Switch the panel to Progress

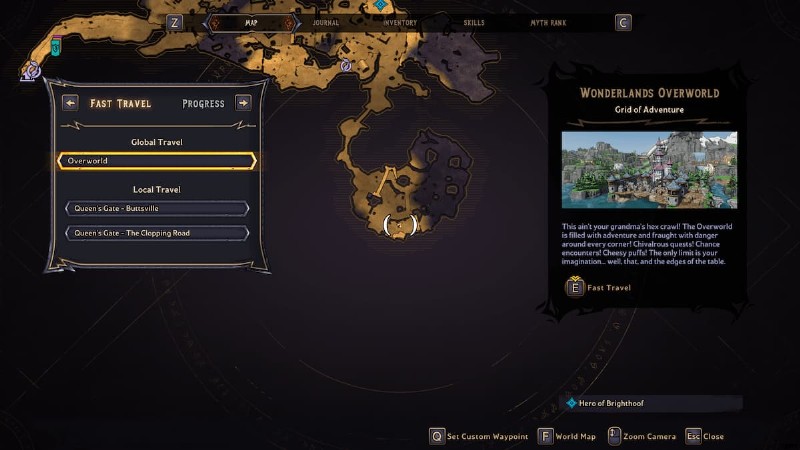[x=203, y=103]
